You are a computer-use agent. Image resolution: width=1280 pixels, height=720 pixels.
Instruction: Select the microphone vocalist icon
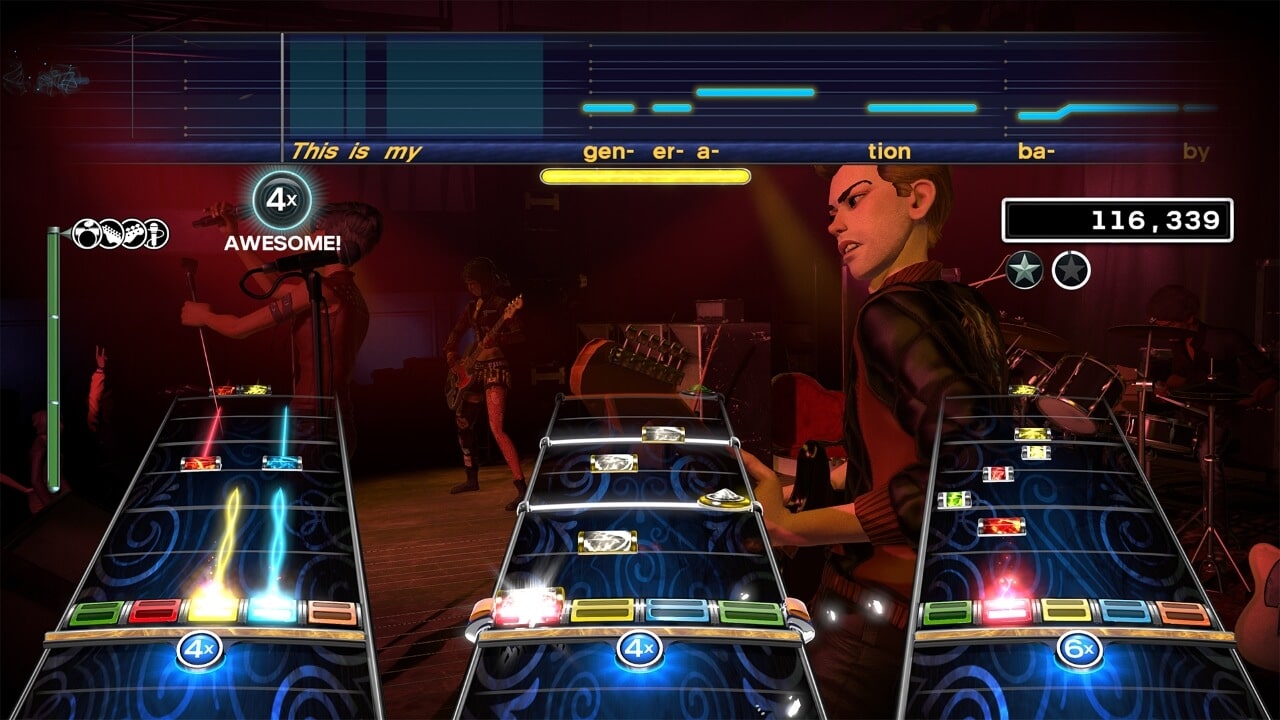(x=156, y=232)
